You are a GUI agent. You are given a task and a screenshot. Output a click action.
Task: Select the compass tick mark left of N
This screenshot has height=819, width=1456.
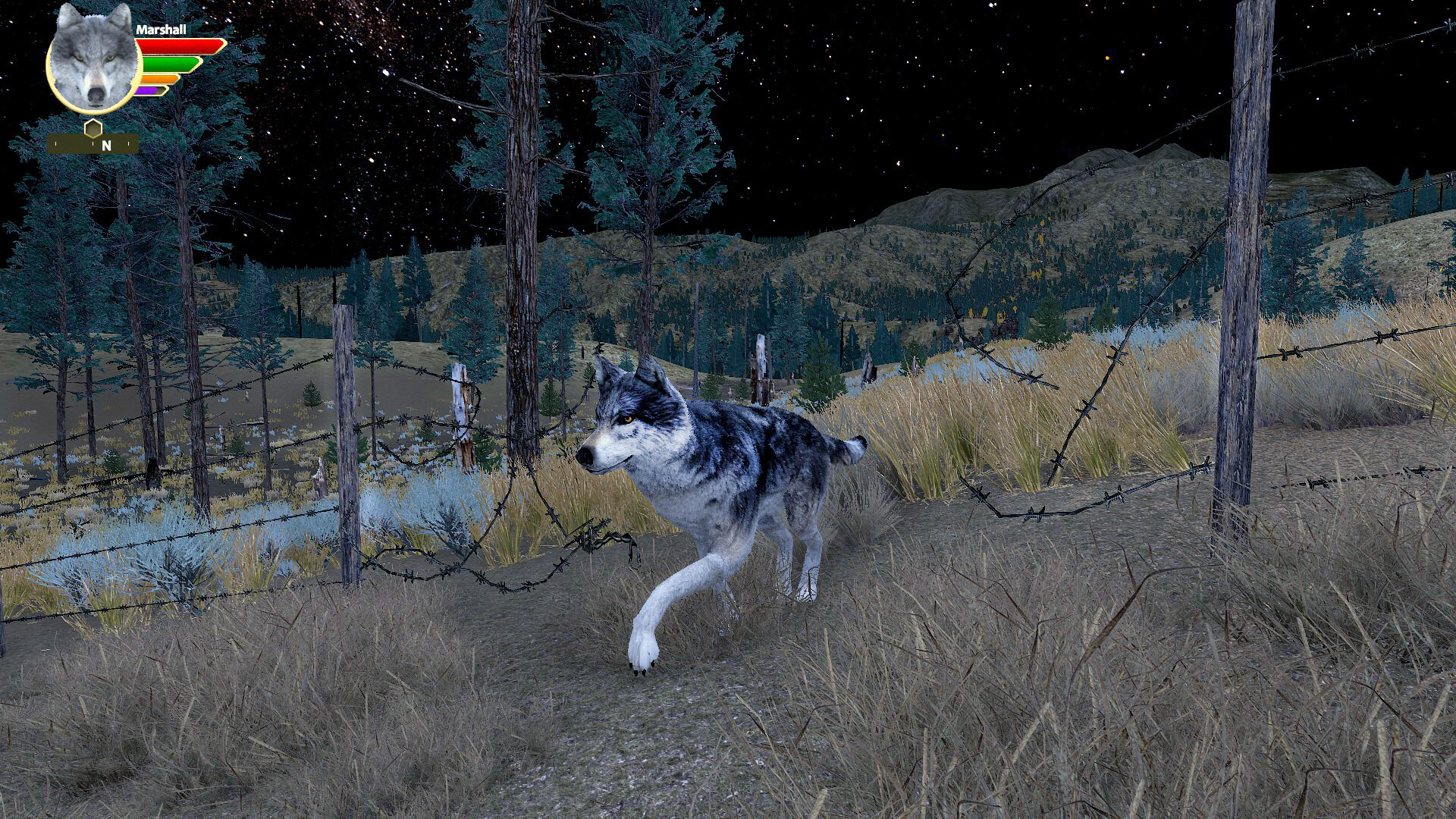pos(93,143)
